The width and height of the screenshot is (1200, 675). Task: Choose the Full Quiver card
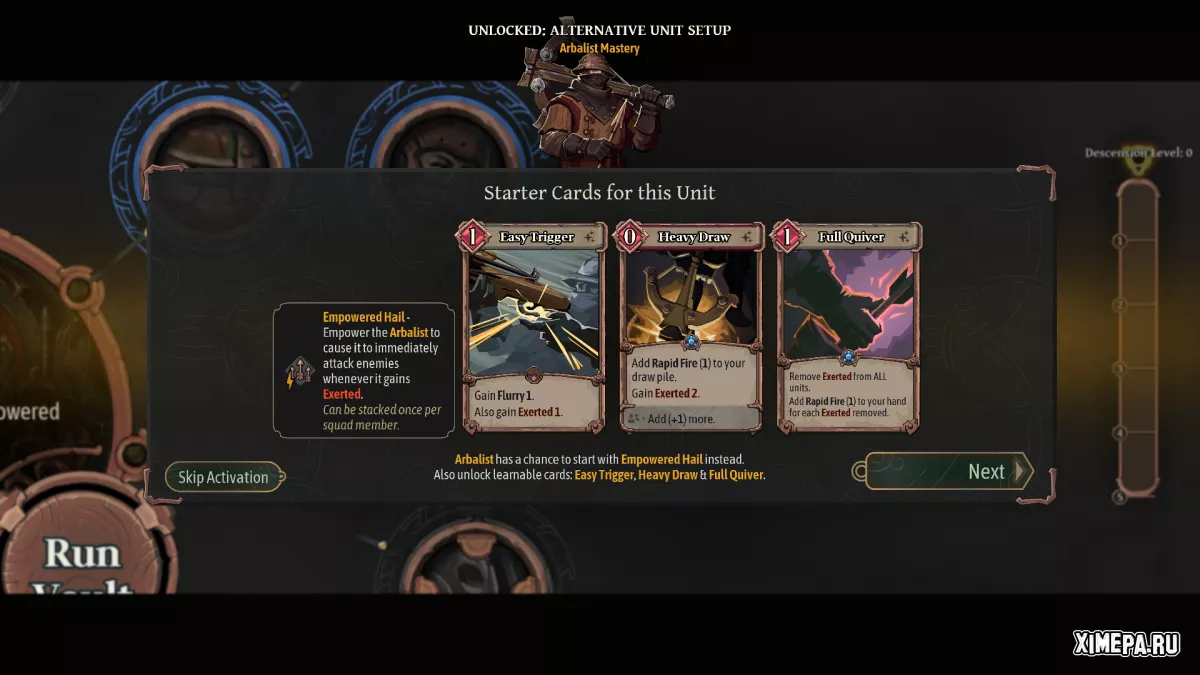click(x=848, y=326)
